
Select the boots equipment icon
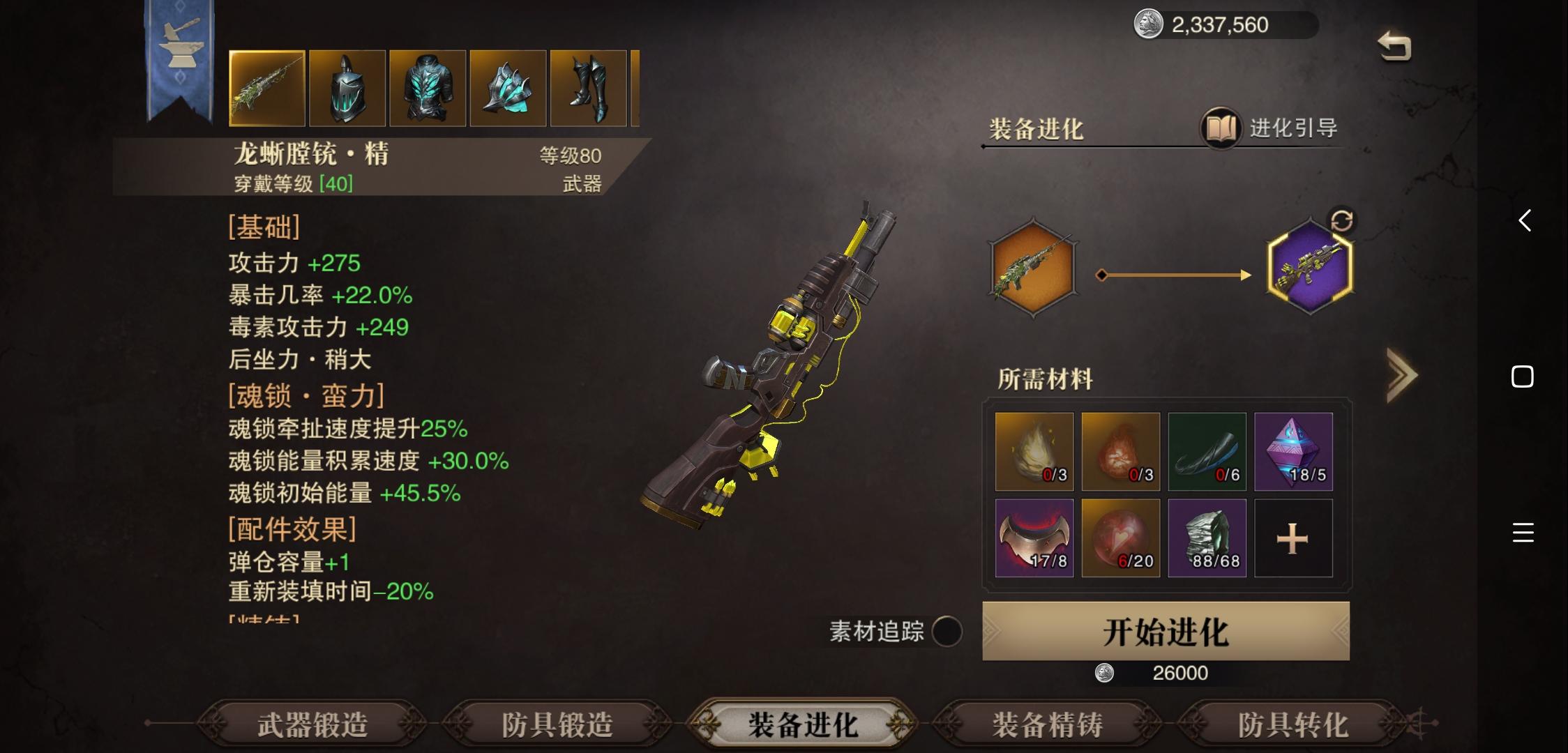click(x=588, y=86)
